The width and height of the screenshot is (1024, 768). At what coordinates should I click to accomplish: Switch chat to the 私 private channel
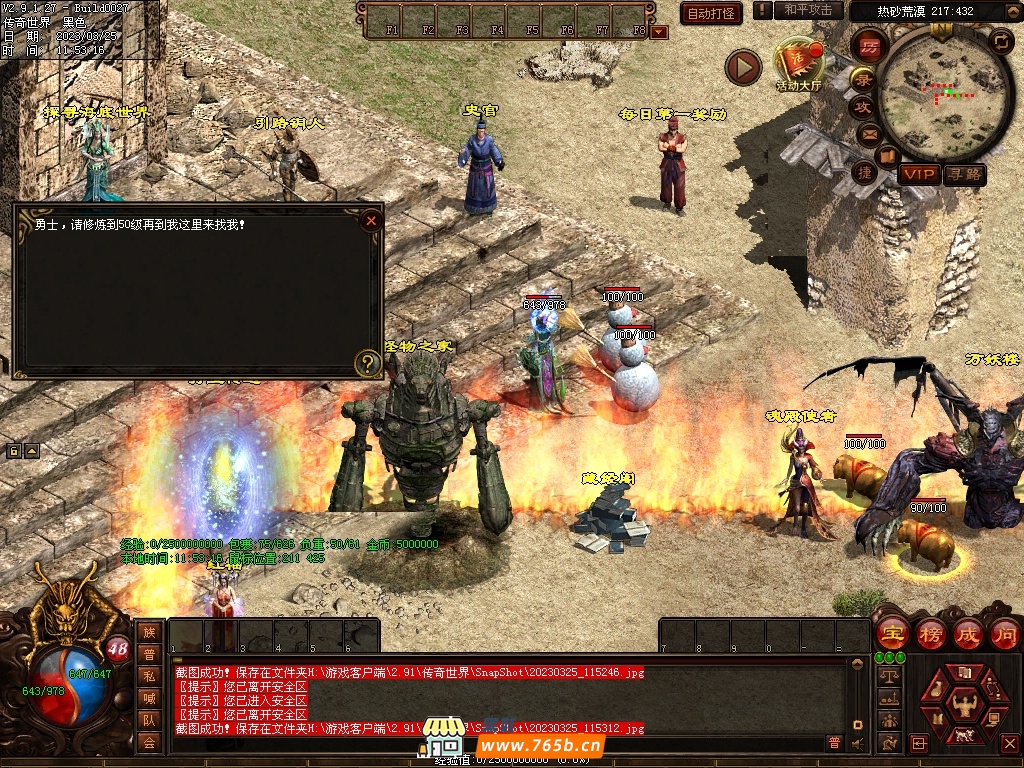click(149, 676)
